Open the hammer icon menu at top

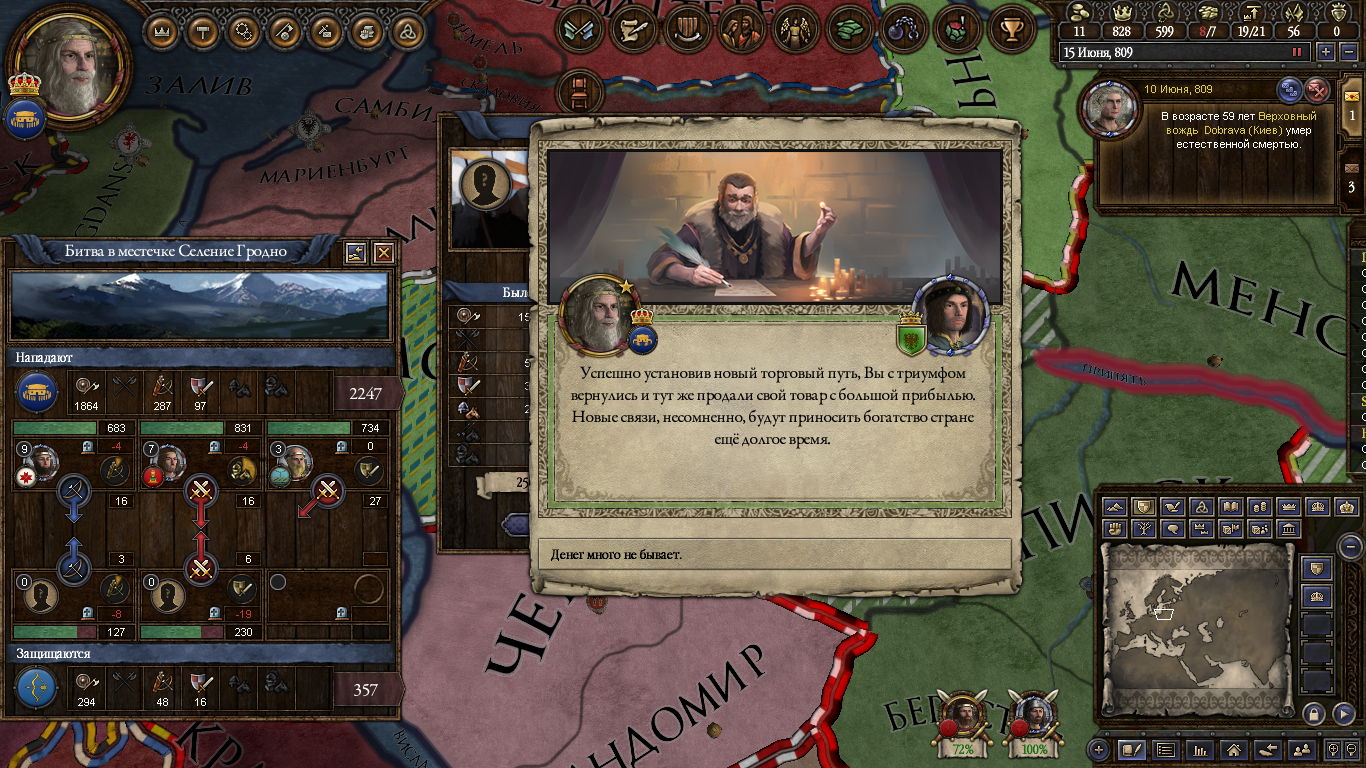(x=203, y=31)
